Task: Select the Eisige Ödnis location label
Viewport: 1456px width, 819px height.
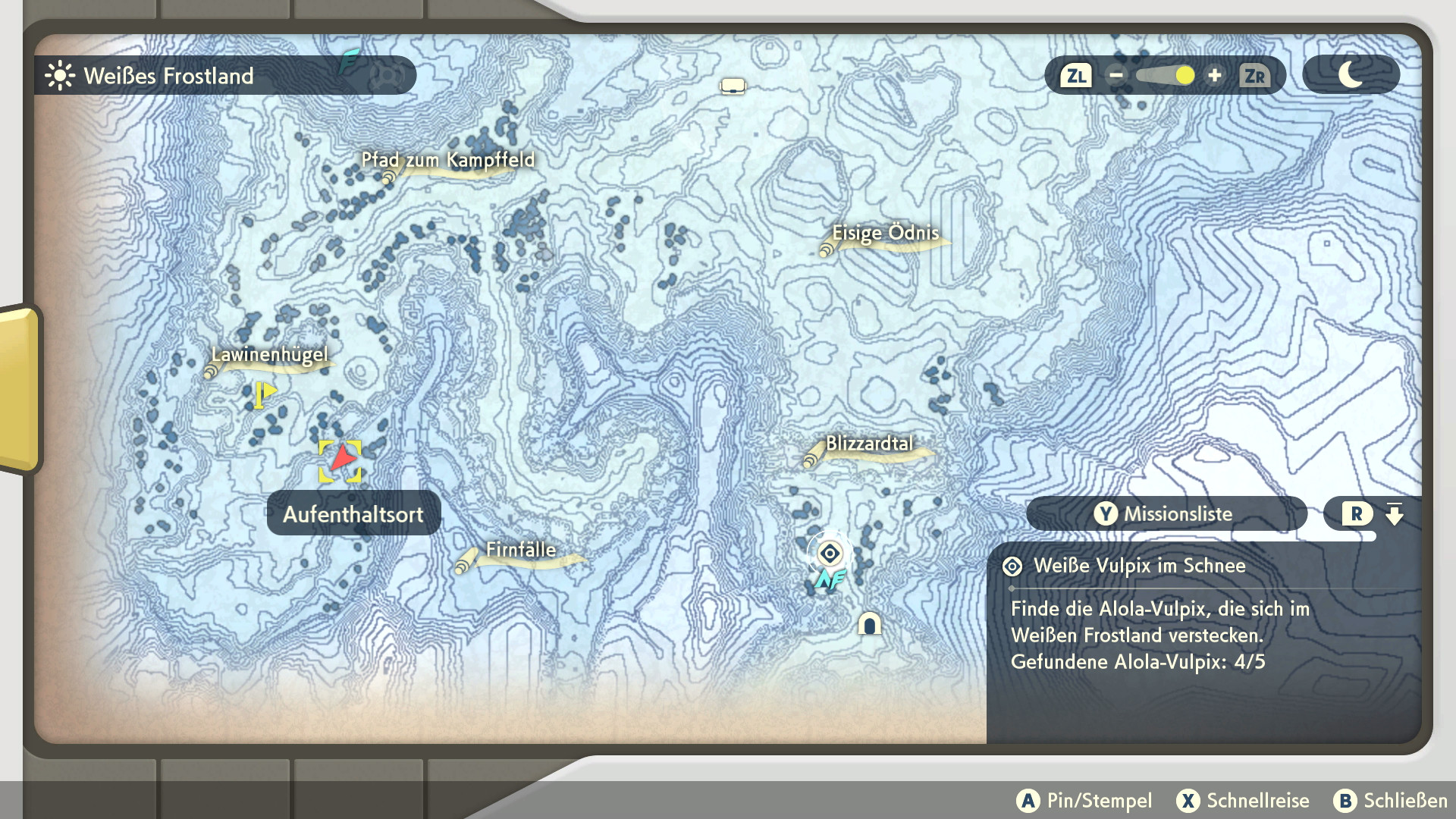Action: pos(885,234)
